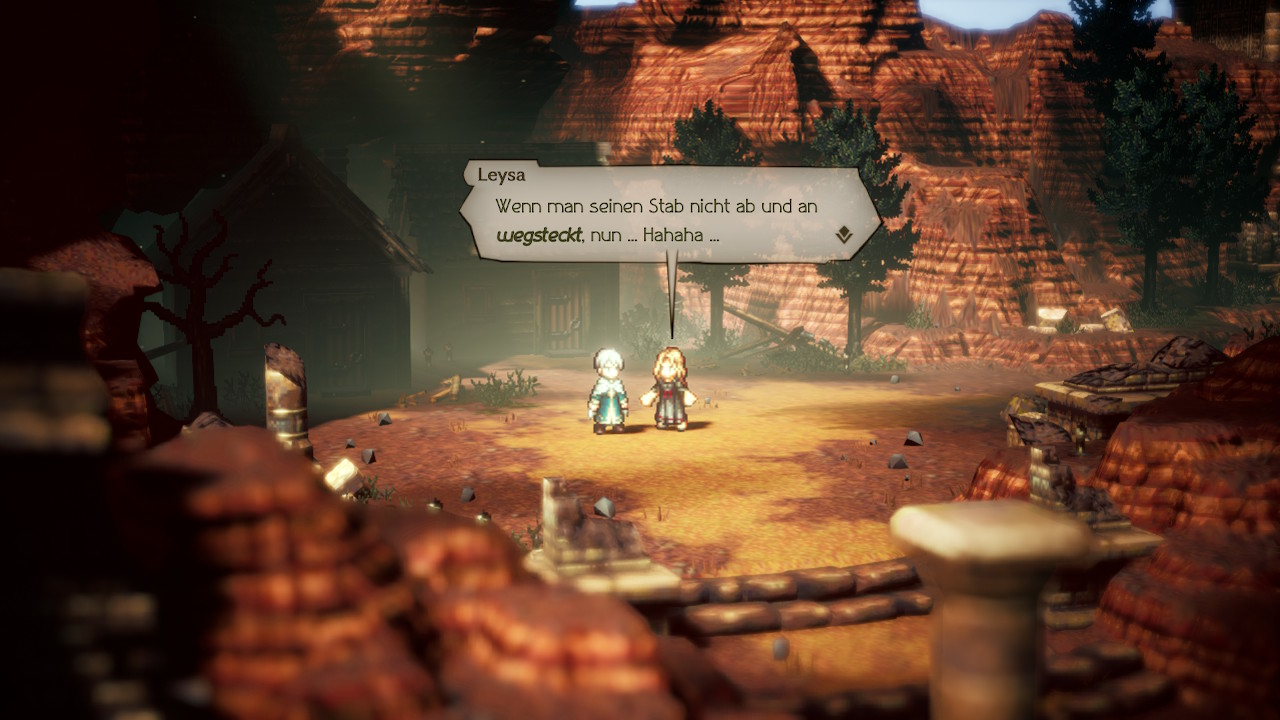
Task: Advance Leysa's dialogue with the arrow indicator
Action: pos(845,235)
